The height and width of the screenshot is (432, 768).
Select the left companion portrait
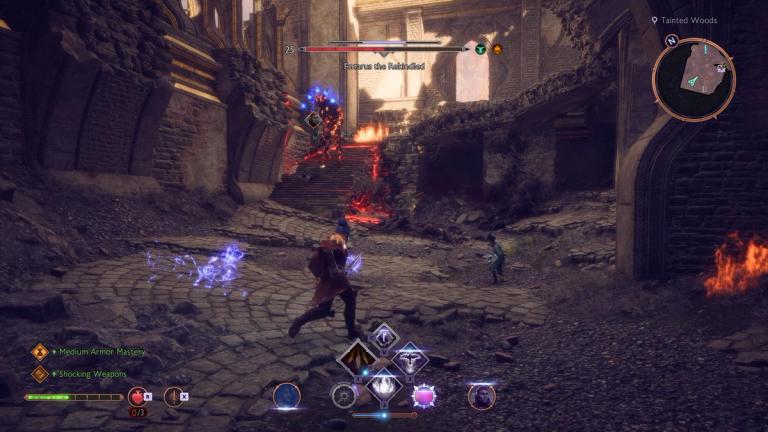pyautogui.click(x=287, y=396)
